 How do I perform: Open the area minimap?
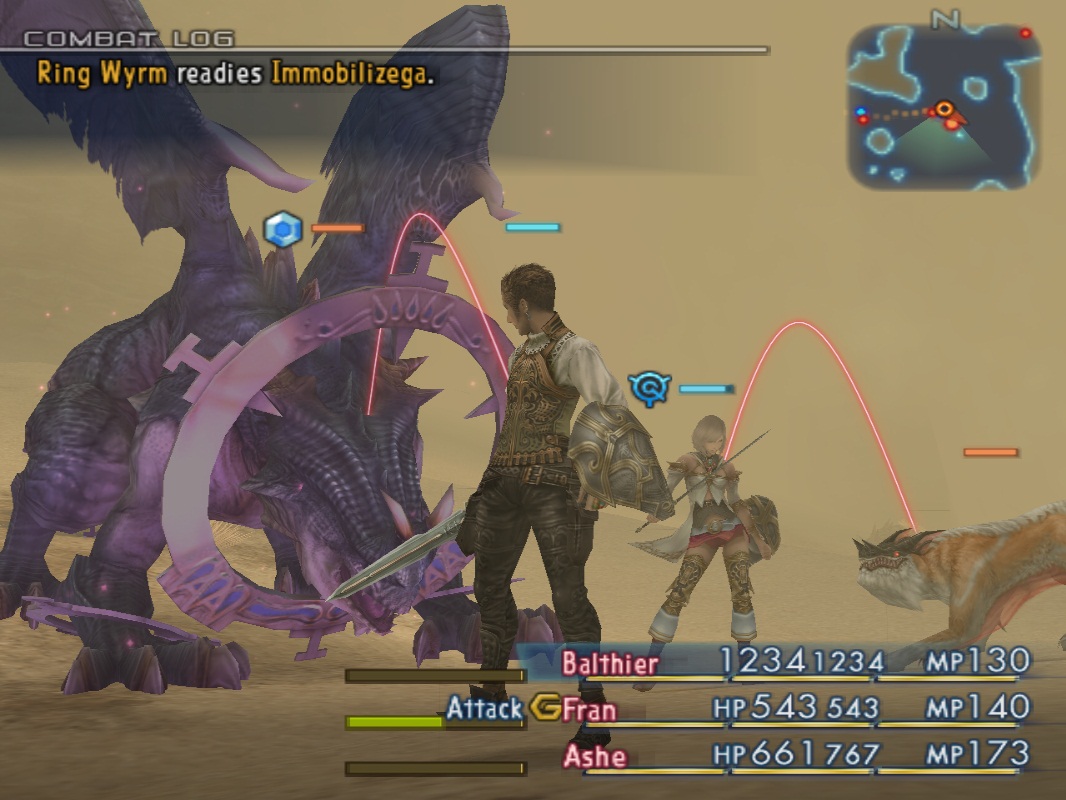click(x=944, y=108)
